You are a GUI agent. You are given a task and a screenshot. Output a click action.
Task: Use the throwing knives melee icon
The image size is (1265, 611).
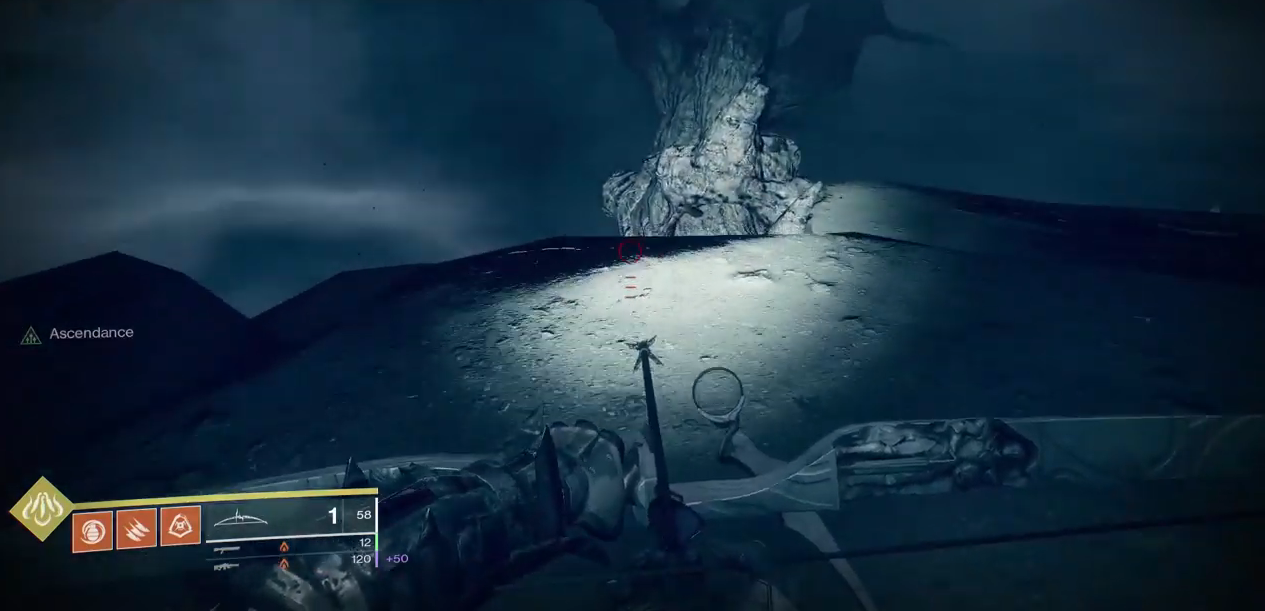pyautogui.click(x=136, y=529)
